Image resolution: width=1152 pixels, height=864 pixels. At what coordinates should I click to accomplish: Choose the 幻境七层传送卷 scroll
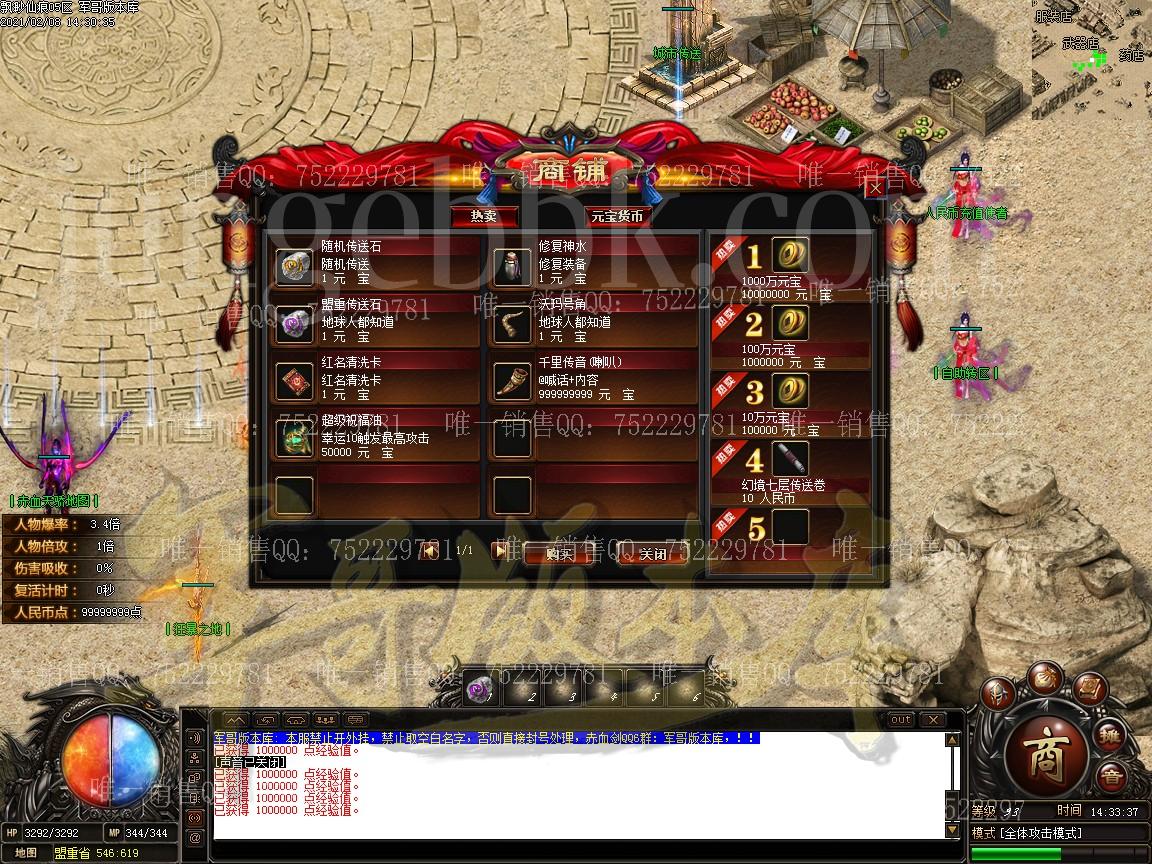(x=791, y=461)
